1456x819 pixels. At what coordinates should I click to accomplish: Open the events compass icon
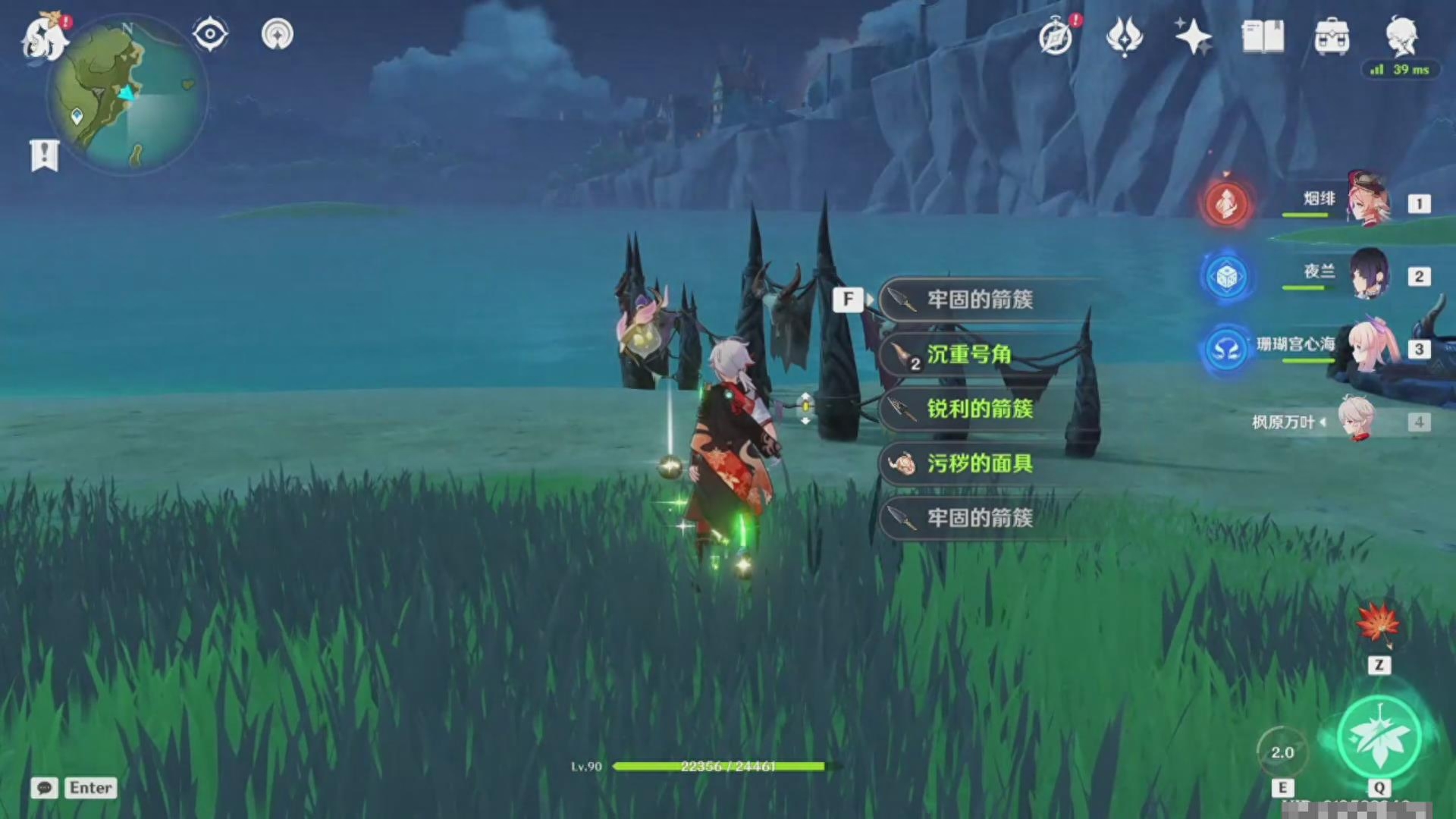pos(1056,36)
